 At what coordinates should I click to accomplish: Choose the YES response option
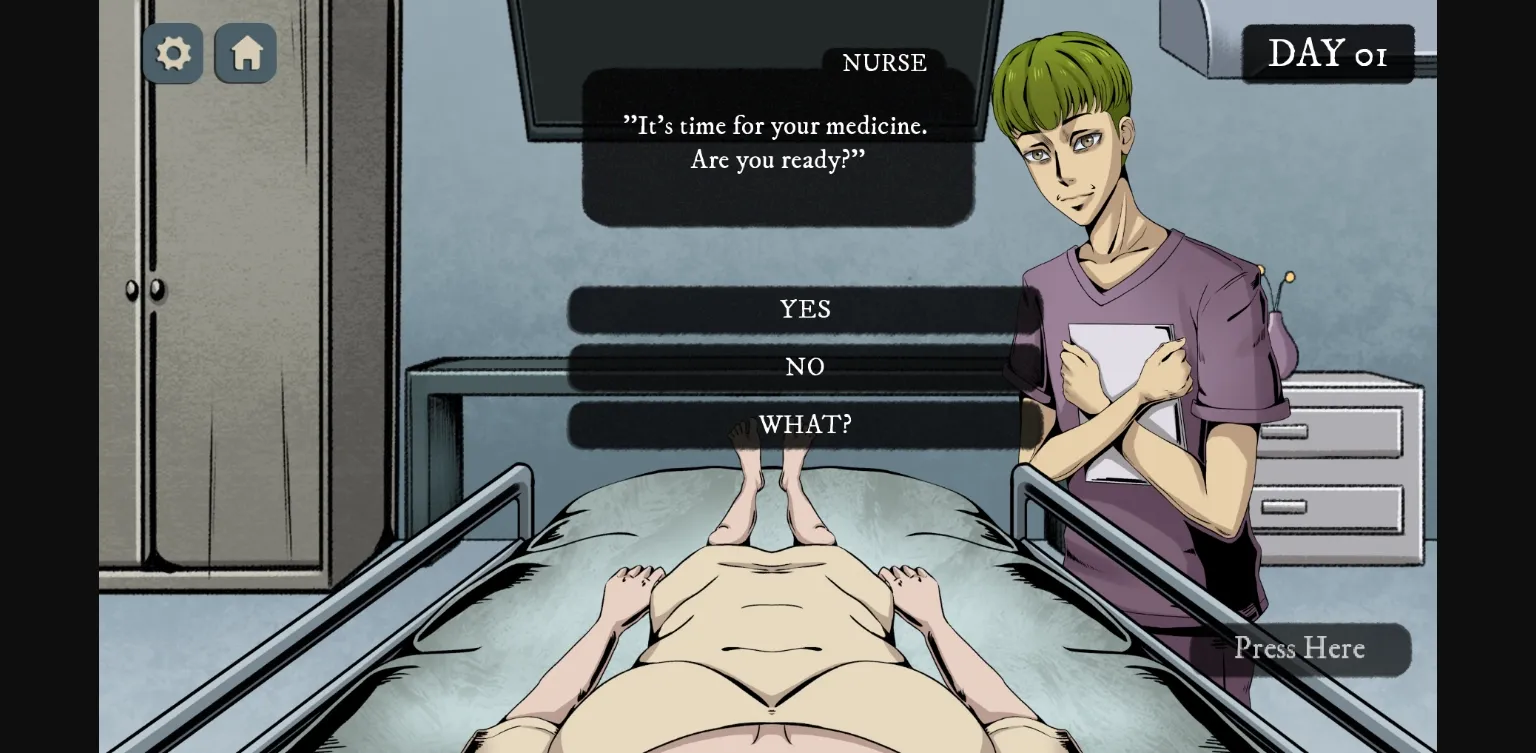pyautogui.click(x=805, y=310)
